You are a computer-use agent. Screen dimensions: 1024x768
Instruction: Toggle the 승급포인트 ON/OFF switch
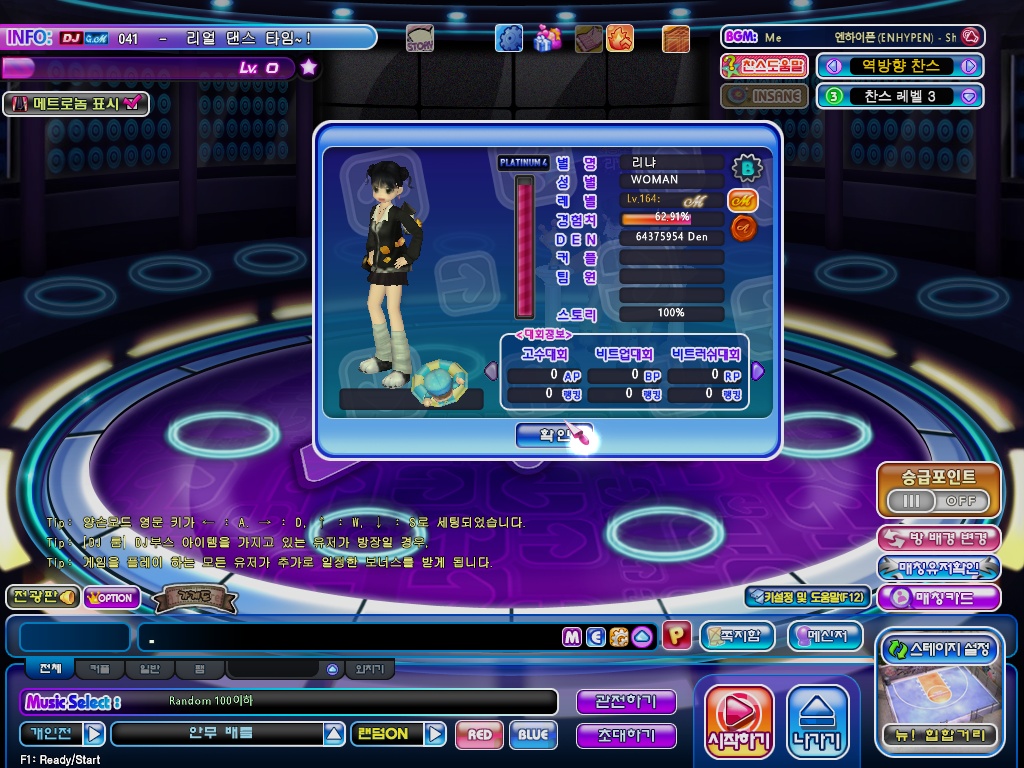point(938,500)
